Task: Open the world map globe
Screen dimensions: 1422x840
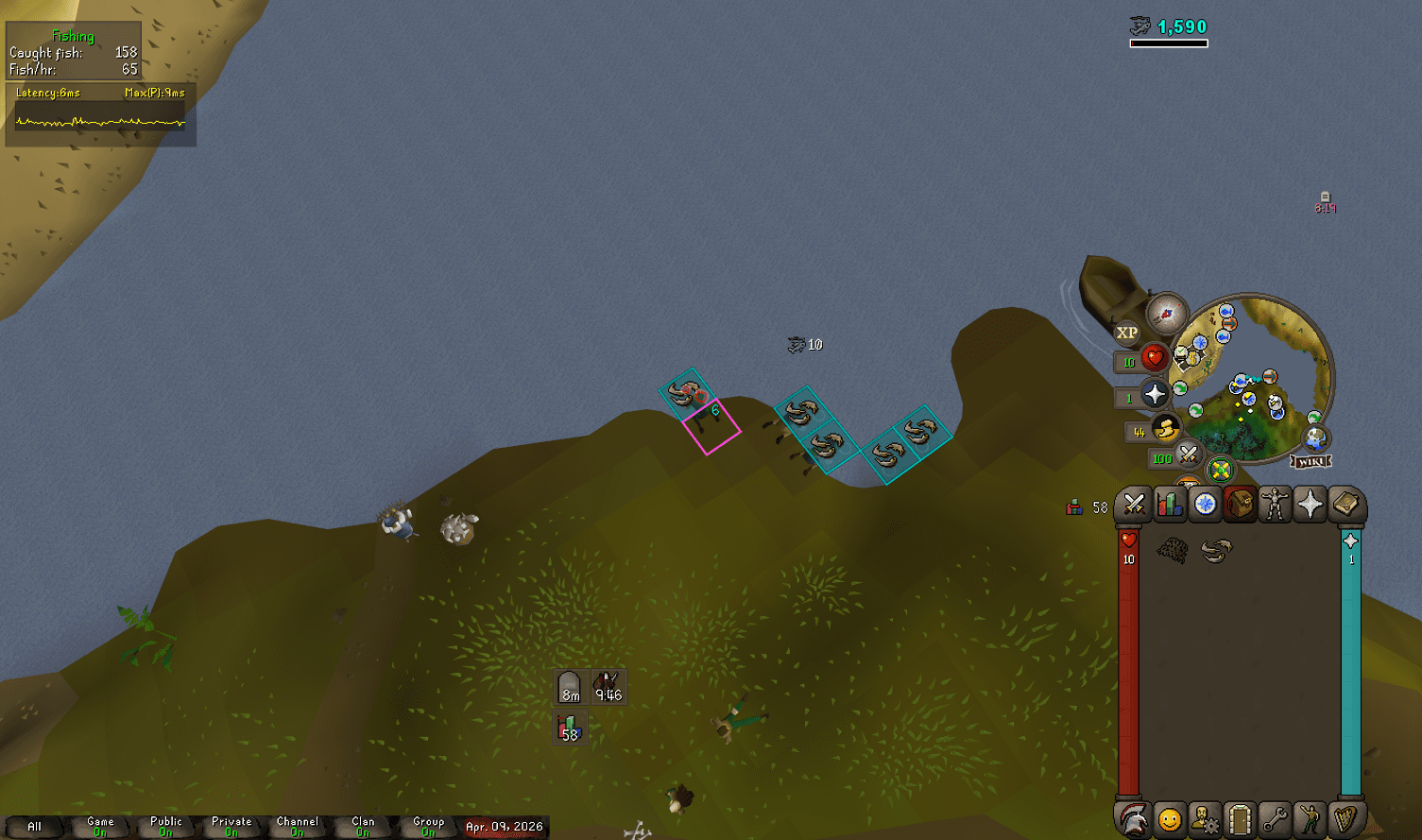Action: tap(1315, 438)
